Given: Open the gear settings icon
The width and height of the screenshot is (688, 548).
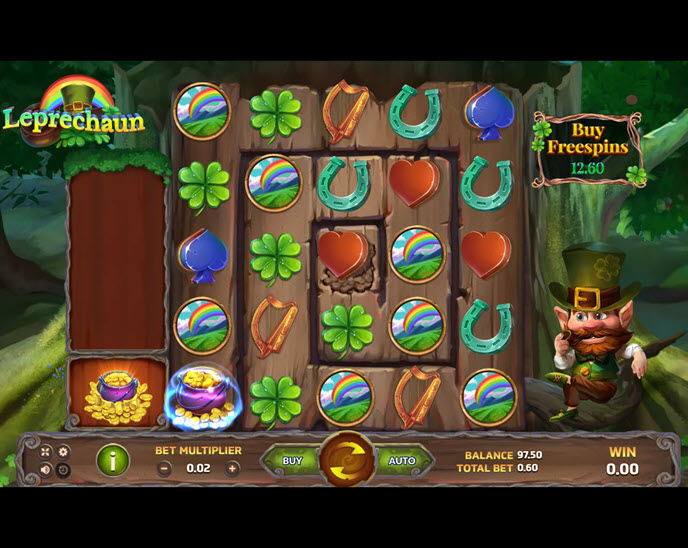Looking at the screenshot, I should [63, 452].
